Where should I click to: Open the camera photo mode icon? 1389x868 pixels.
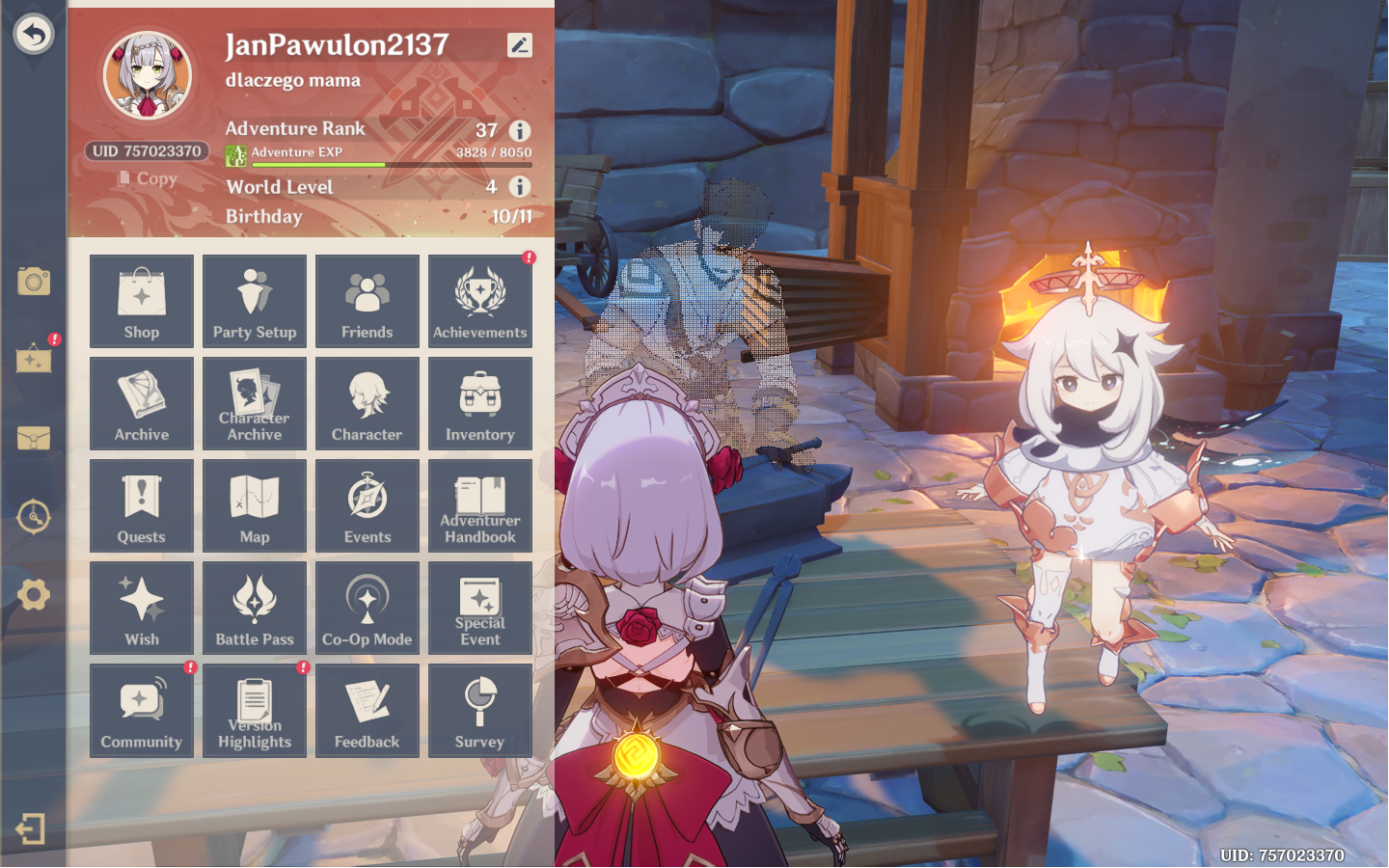(x=34, y=282)
